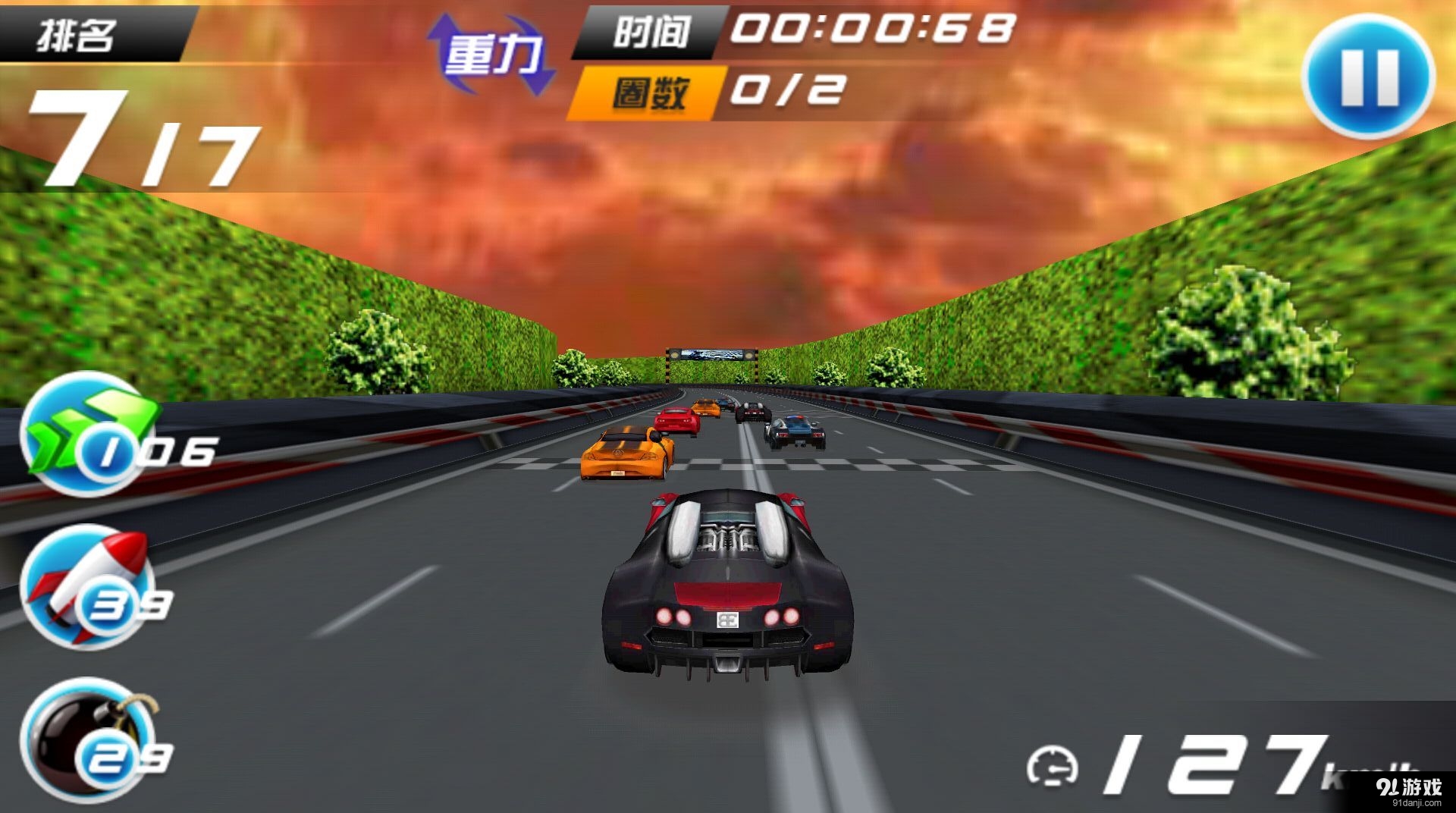Tap the race timer reading 00:00:68

pos(872,30)
